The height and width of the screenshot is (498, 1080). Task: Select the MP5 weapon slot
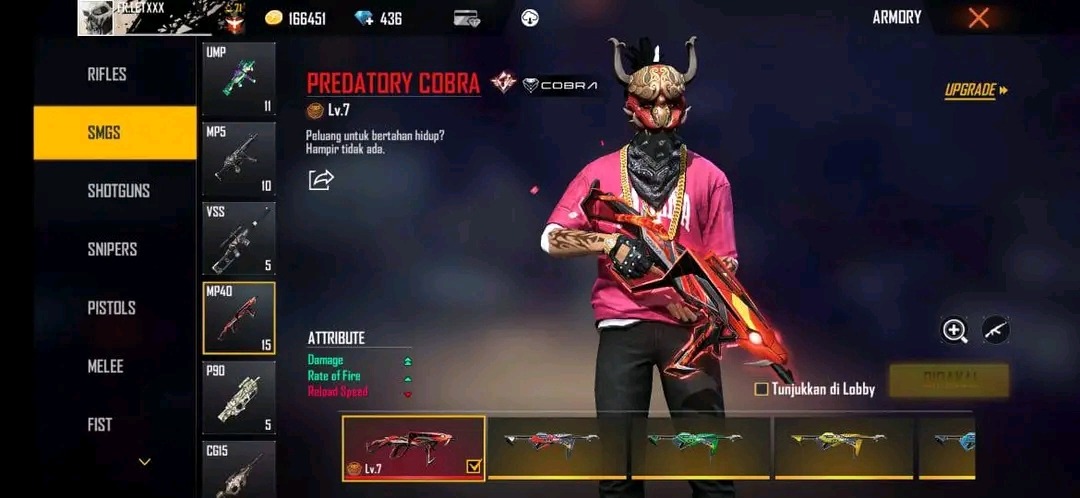[x=239, y=159]
